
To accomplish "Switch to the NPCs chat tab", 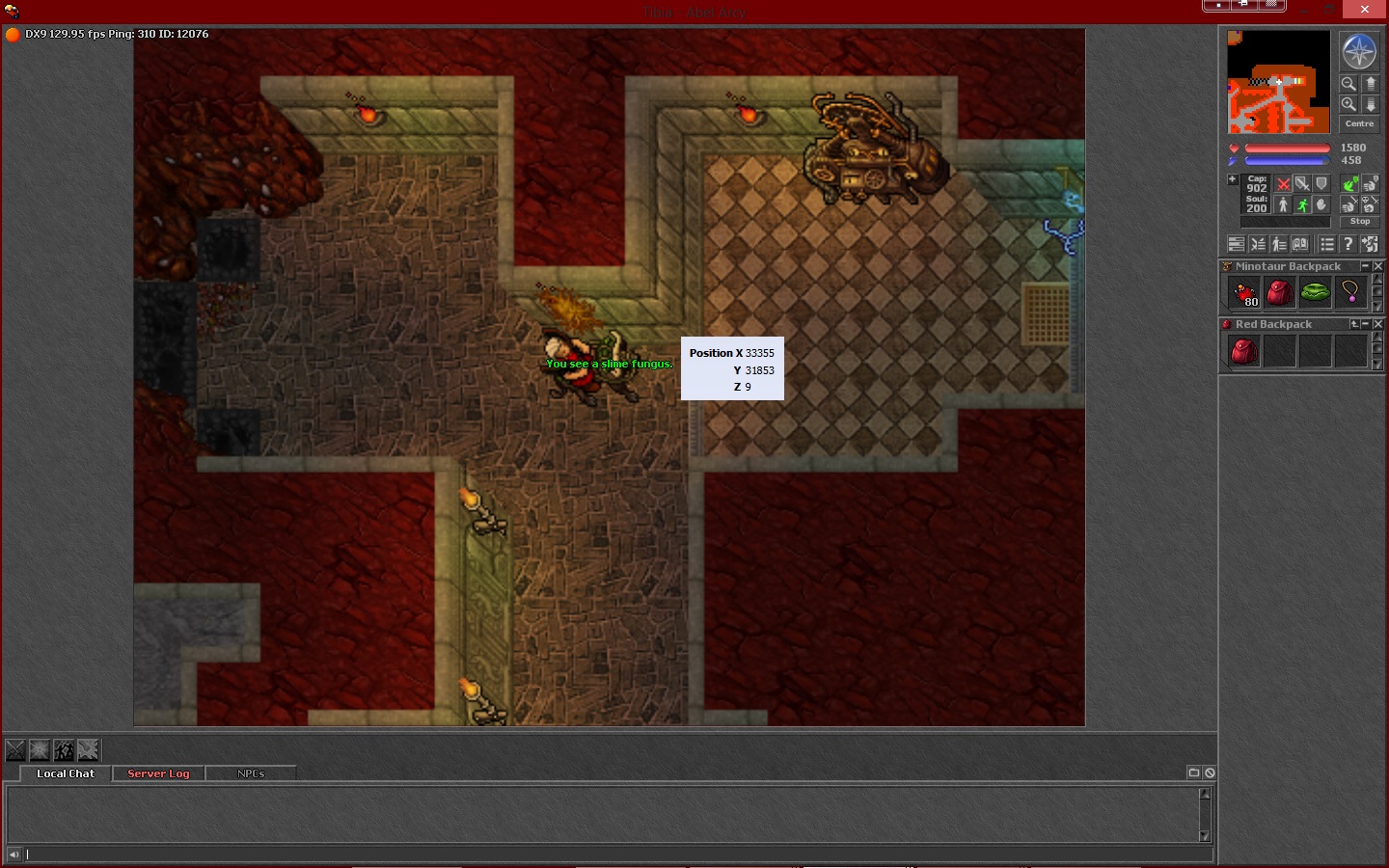I will point(251,773).
